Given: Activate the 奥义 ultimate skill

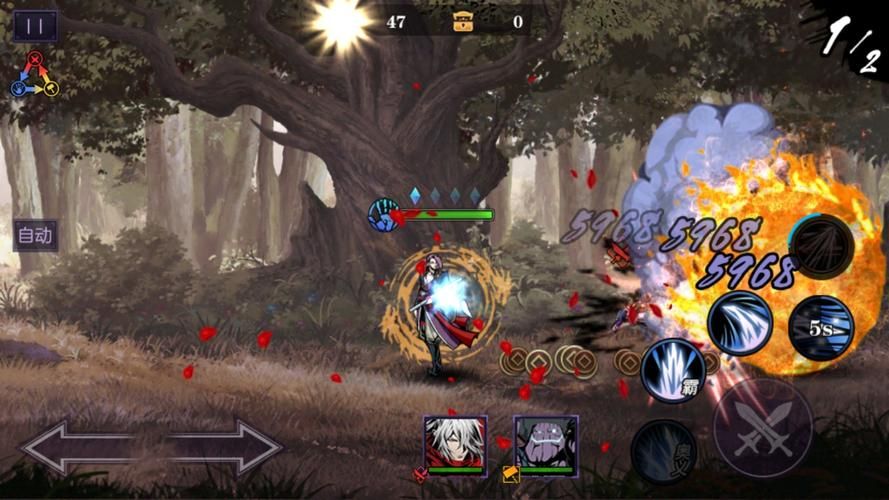Looking at the screenshot, I should (x=663, y=449).
